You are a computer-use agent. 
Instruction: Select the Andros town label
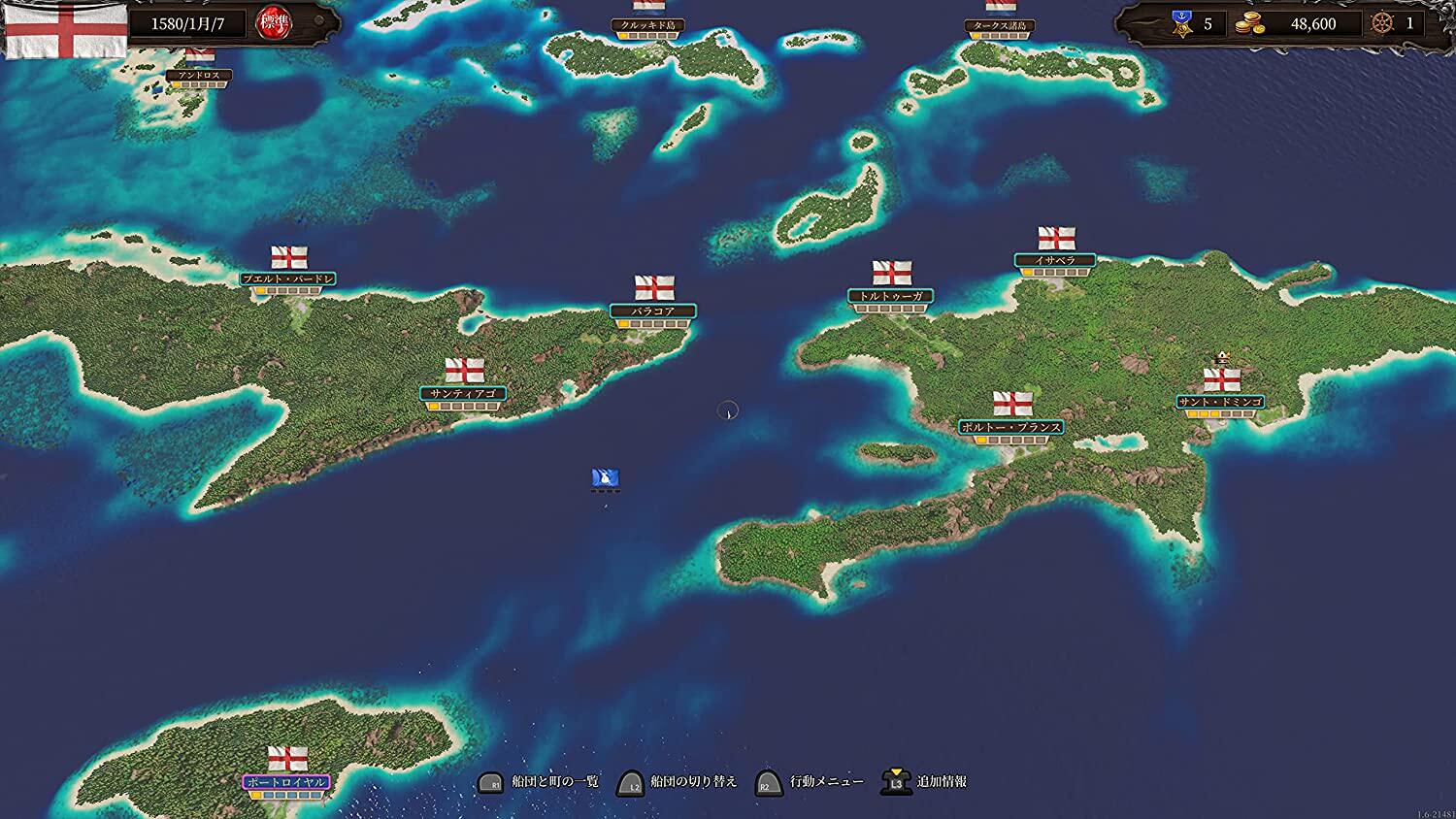(x=199, y=75)
